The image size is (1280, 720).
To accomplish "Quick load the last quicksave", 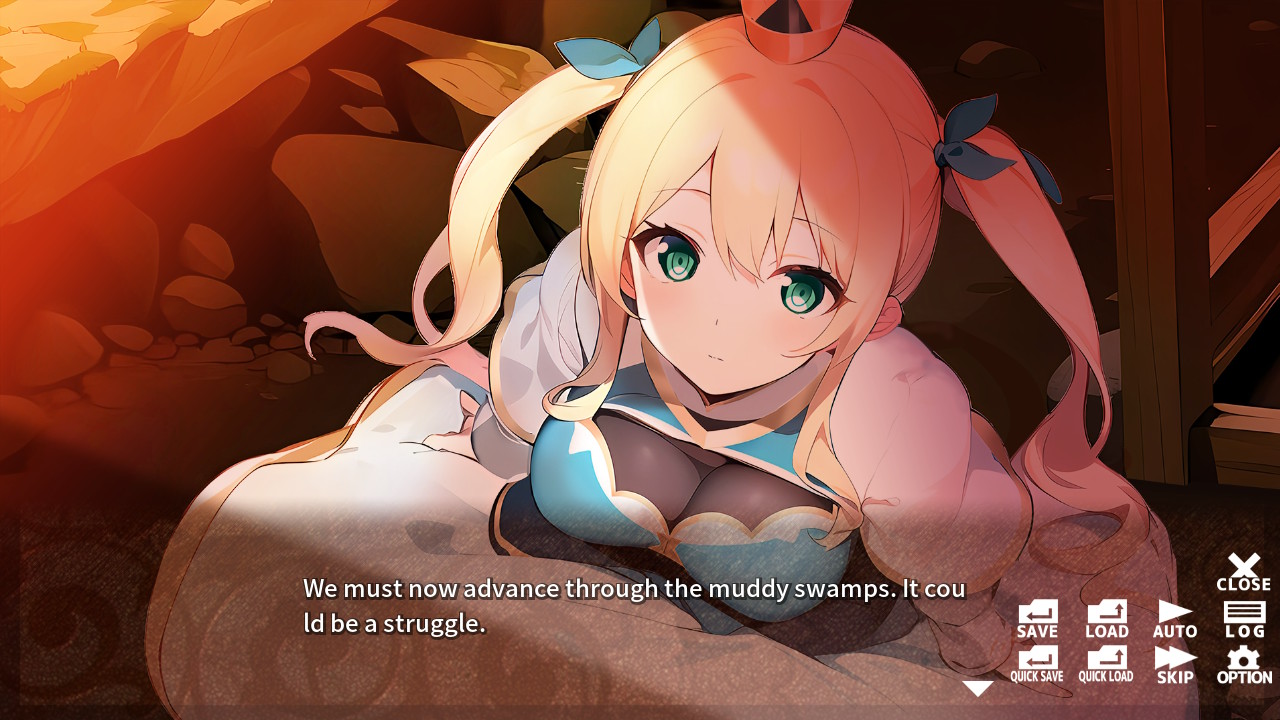I will [1107, 663].
